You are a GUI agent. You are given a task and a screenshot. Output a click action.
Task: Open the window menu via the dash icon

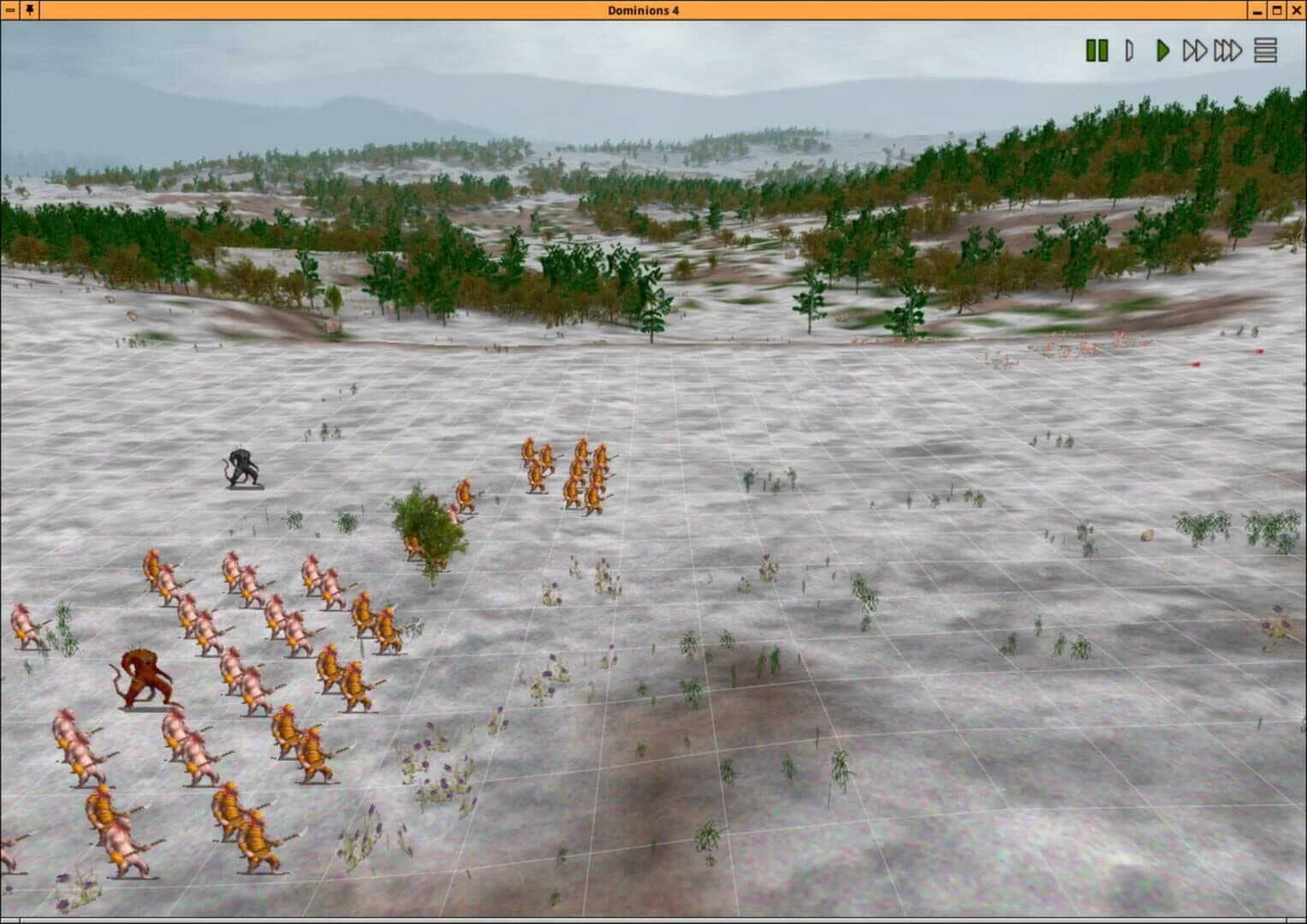pos(11,11)
